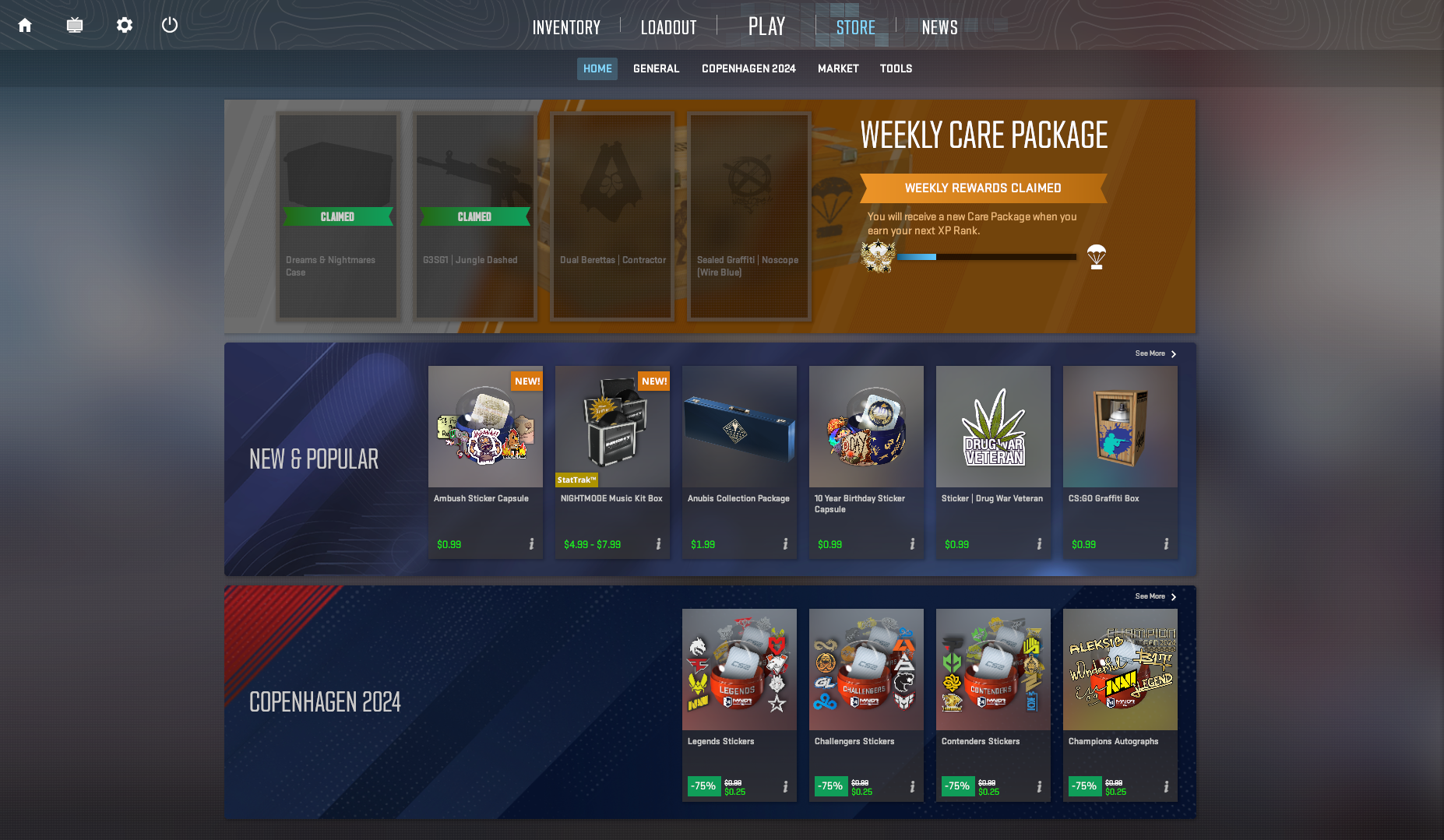Viewport: 1444px width, 840px height.
Task: Select the Dual Berettas Contractor reward card
Action: point(612,216)
